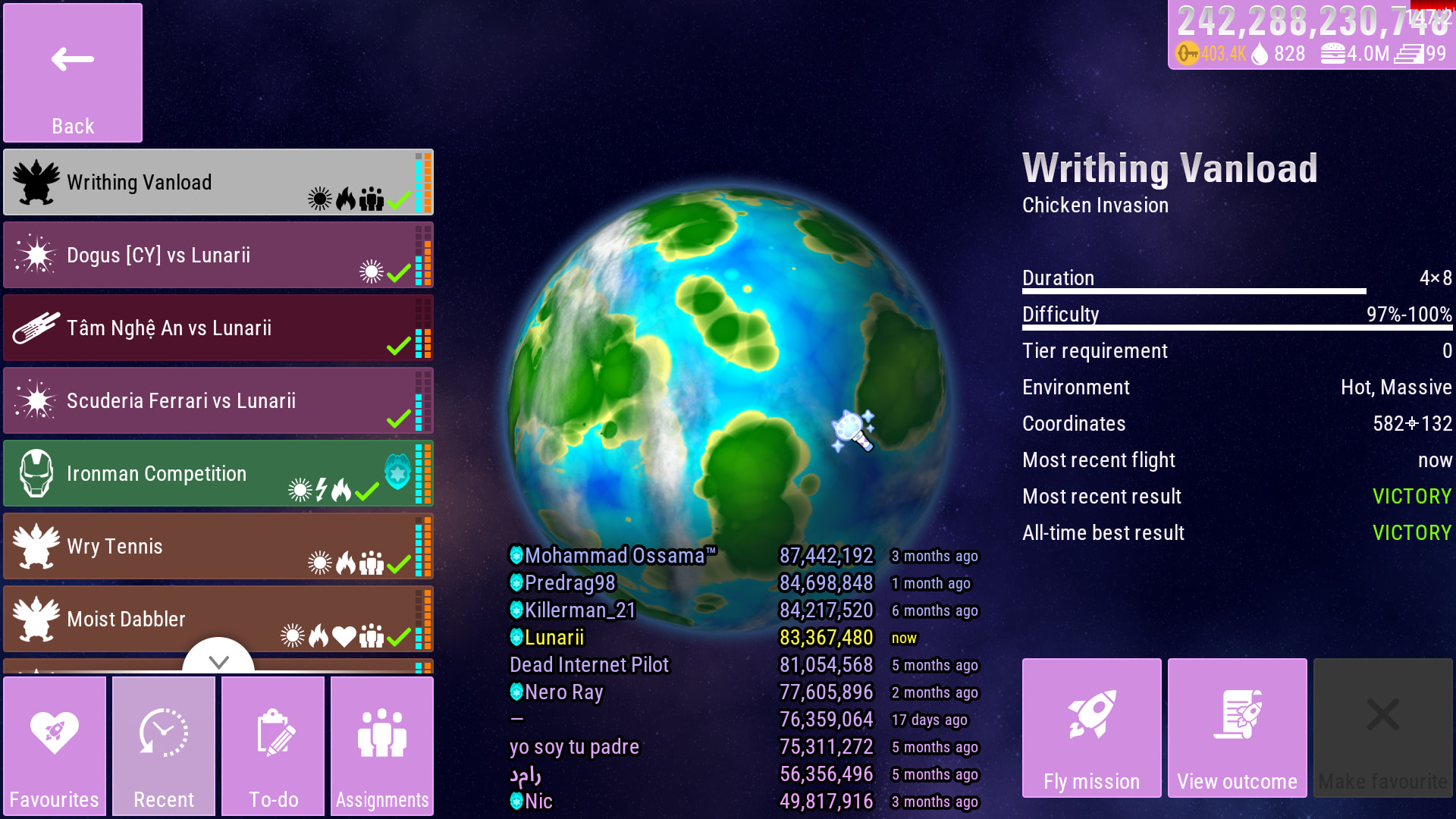Launch the mission with Fly mission

click(1091, 728)
